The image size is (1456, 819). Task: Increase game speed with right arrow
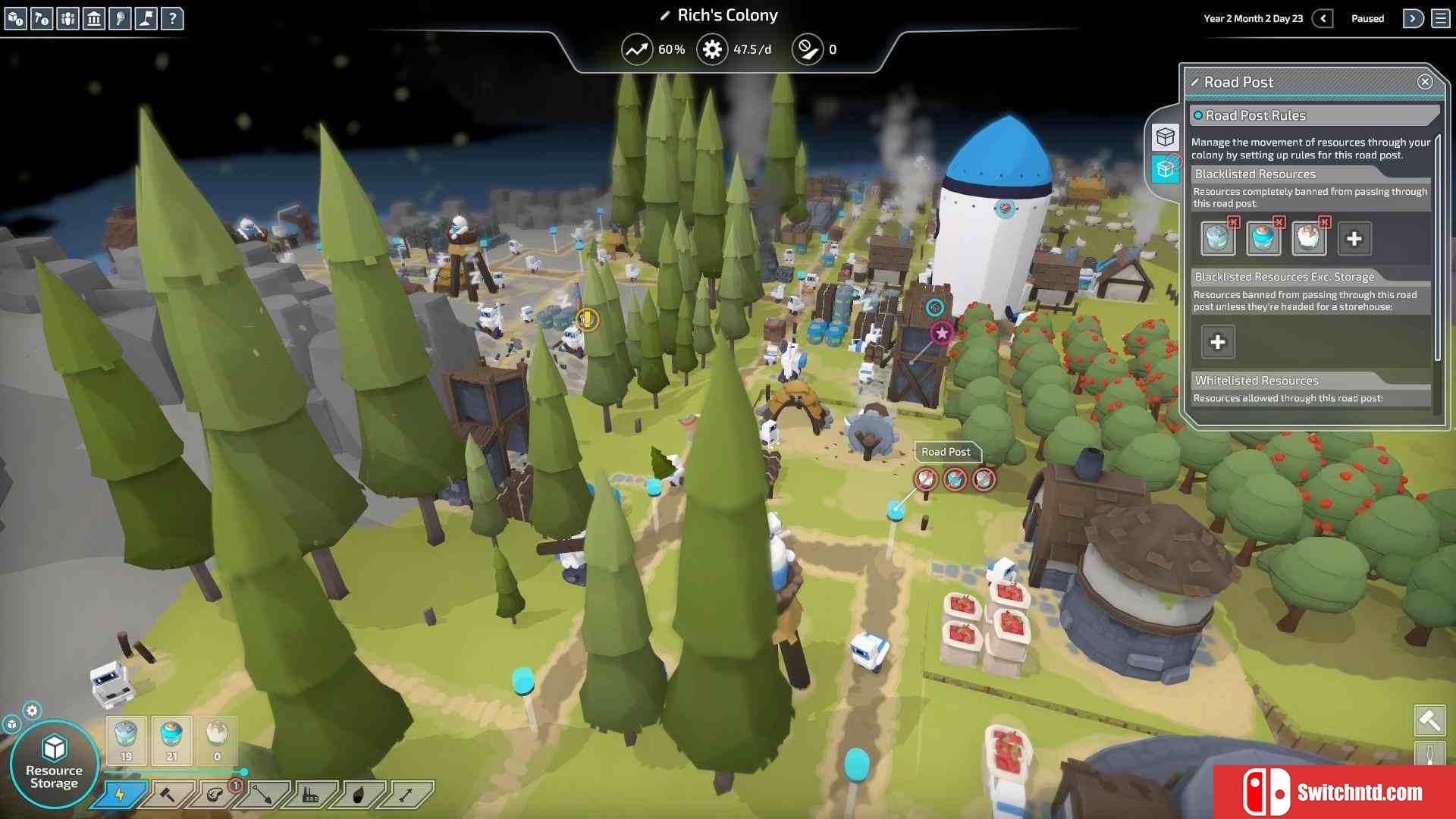point(1412,18)
